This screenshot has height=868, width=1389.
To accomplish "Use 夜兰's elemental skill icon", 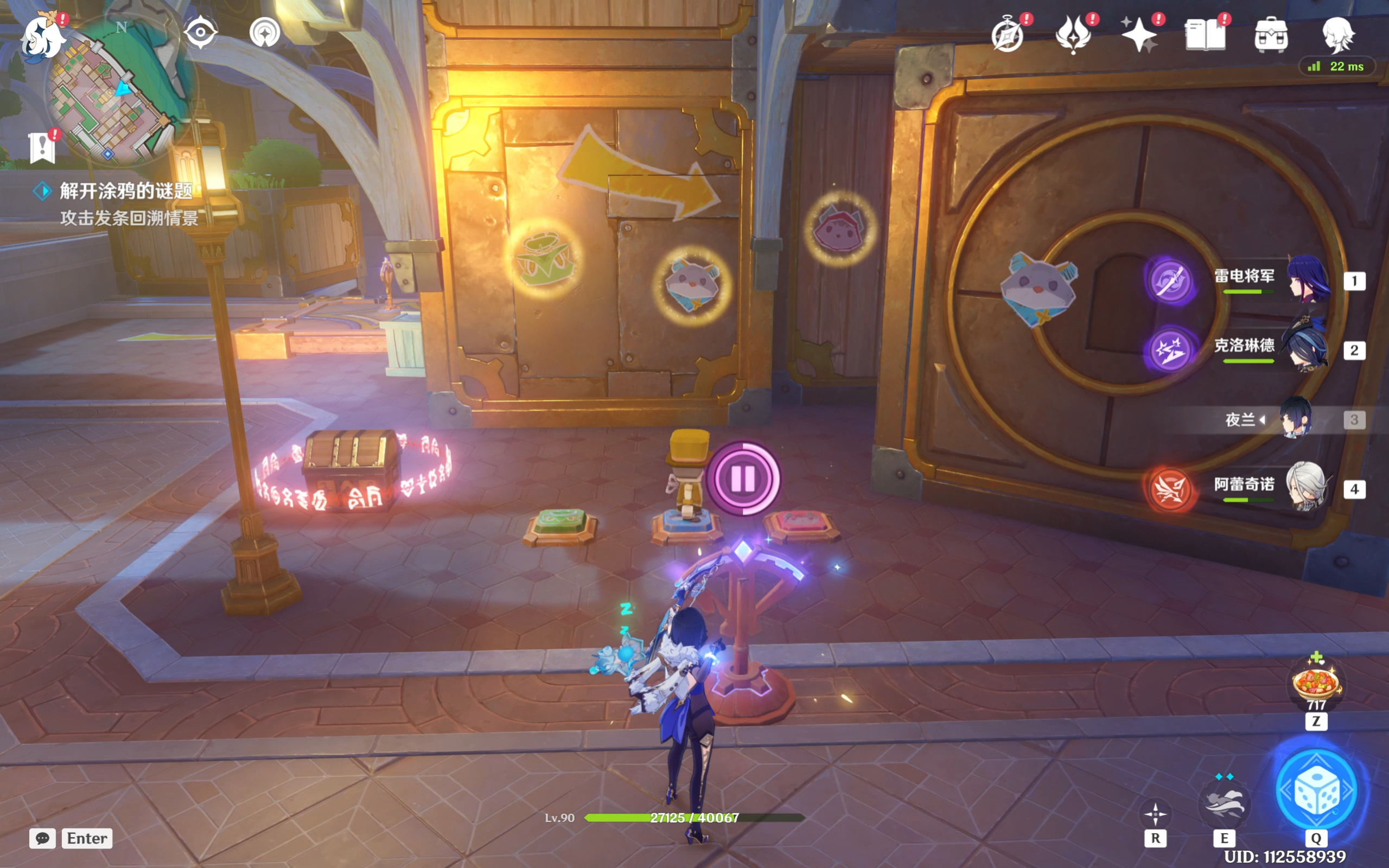I will pos(1224,802).
